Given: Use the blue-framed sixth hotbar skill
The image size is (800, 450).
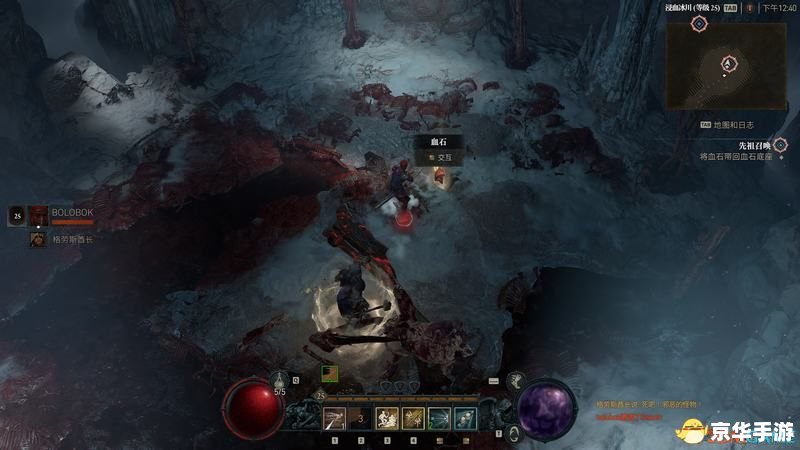Looking at the screenshot, I should click(x=464, y=419).
